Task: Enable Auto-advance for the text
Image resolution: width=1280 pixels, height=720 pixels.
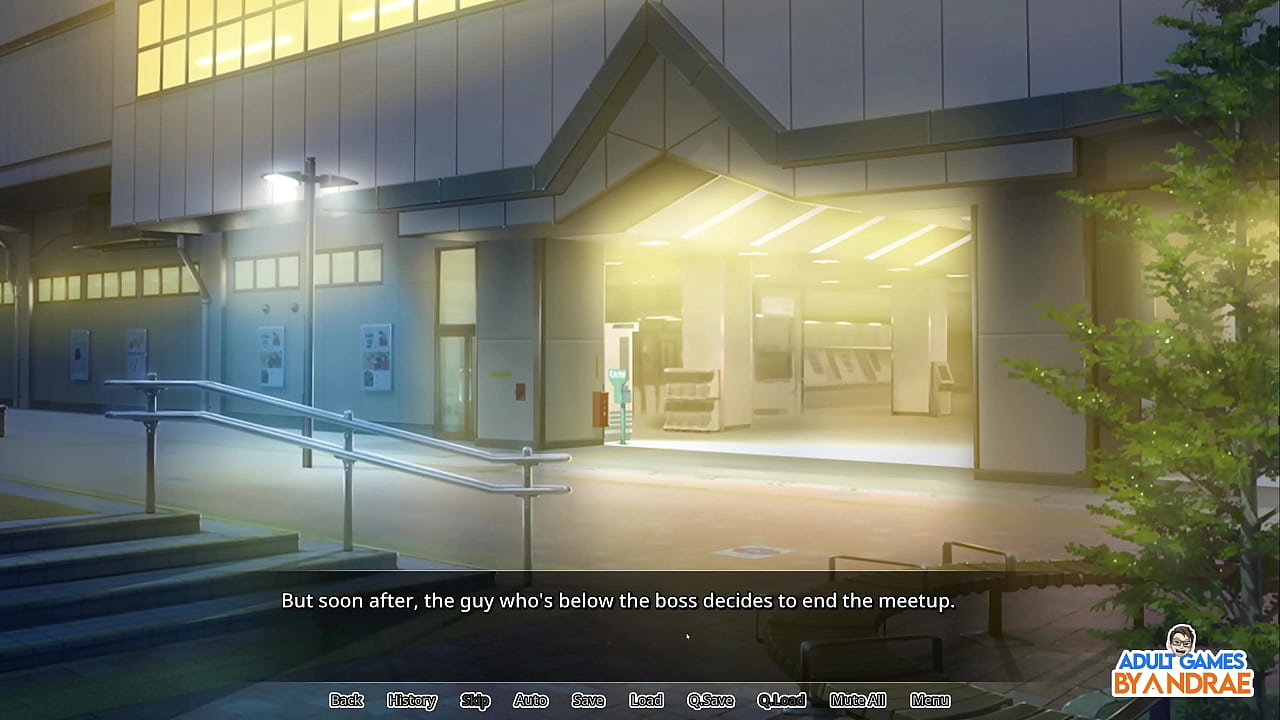Action: point(531,700)
